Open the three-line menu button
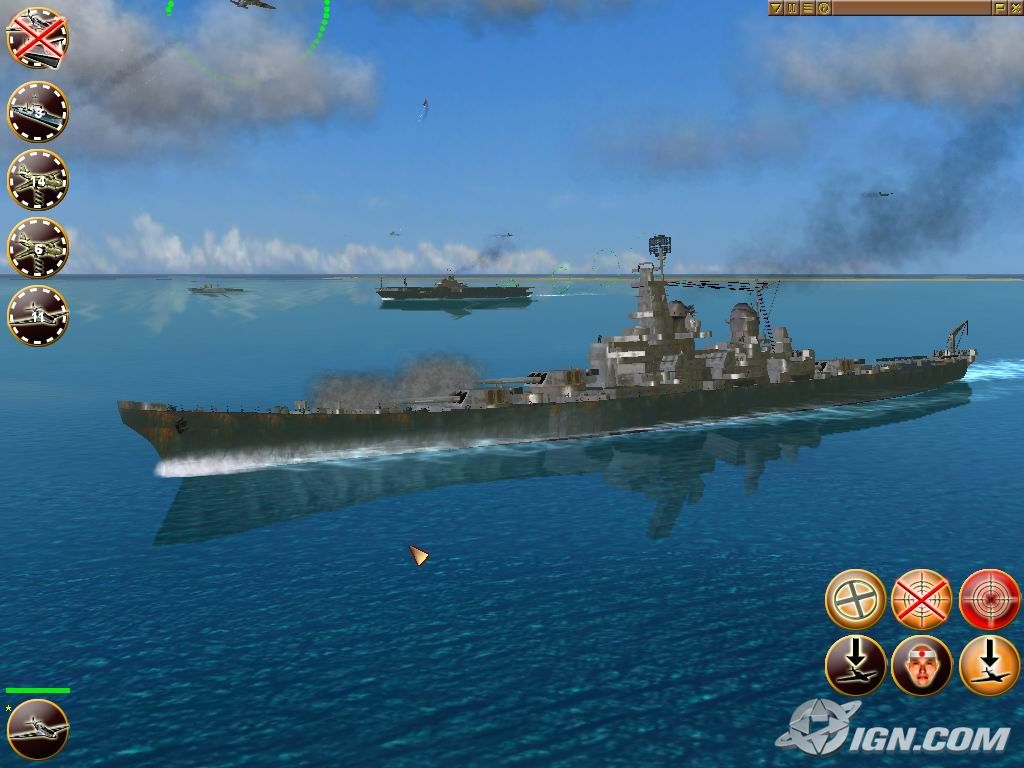Screen dimensions: 1024x768 coord(808,8)
